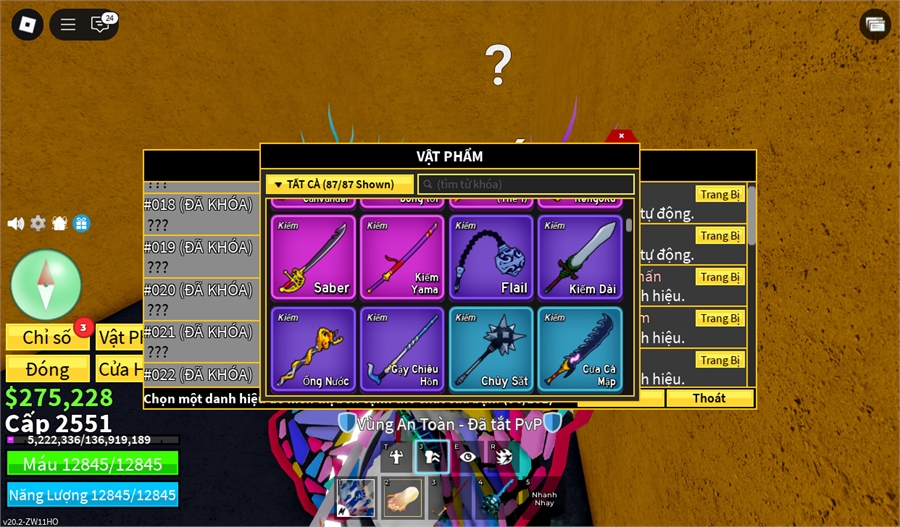Viewport: 900px width, 527px height.
Task: Open settings via the gear icon
Action: coord(38,223)
